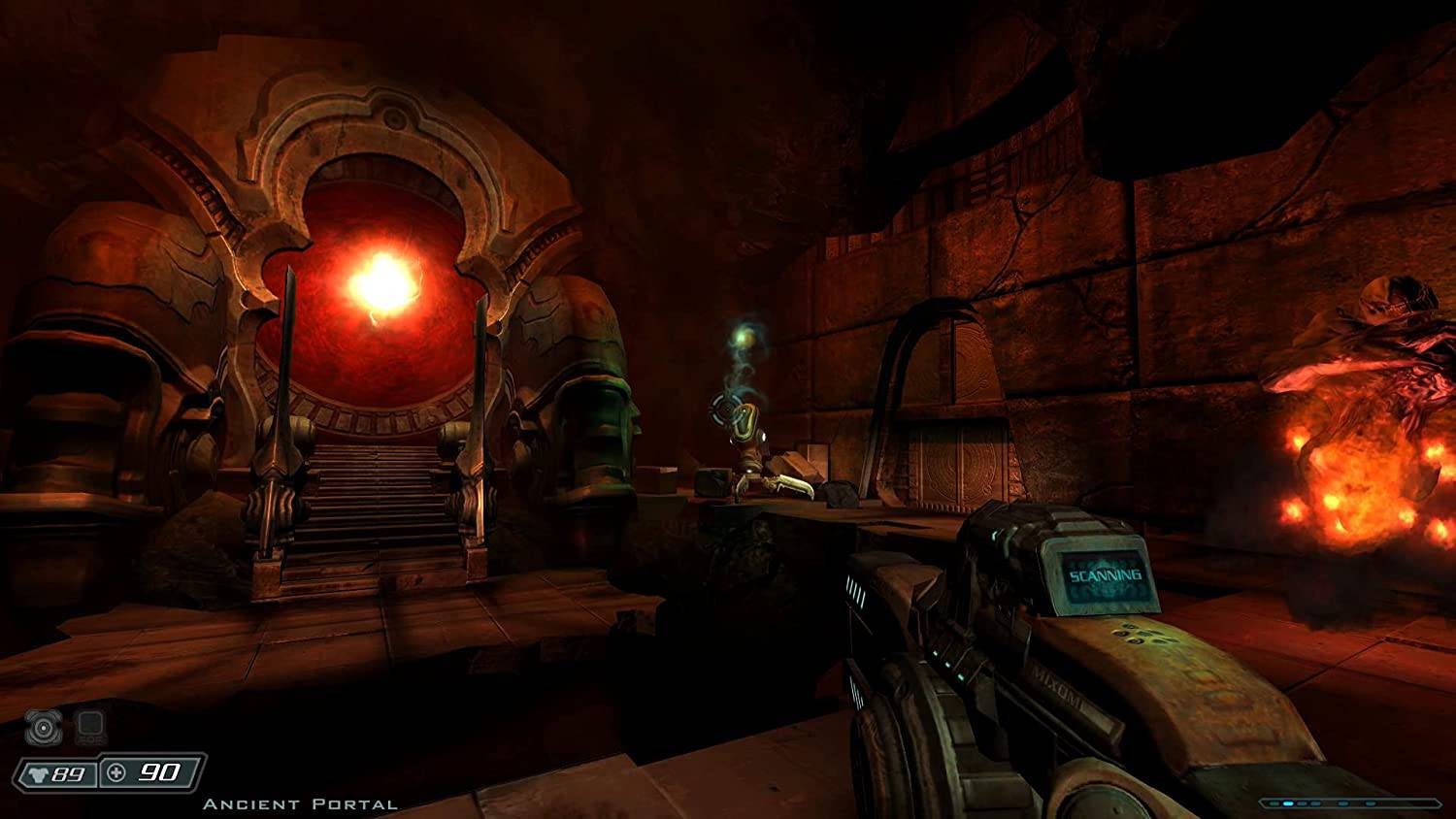Image resolution: width=1456 pixels, height=819 pixels.
Task: Toggle the rightmost lit segment in the ammo indicator
Action: click(1371, 803)
